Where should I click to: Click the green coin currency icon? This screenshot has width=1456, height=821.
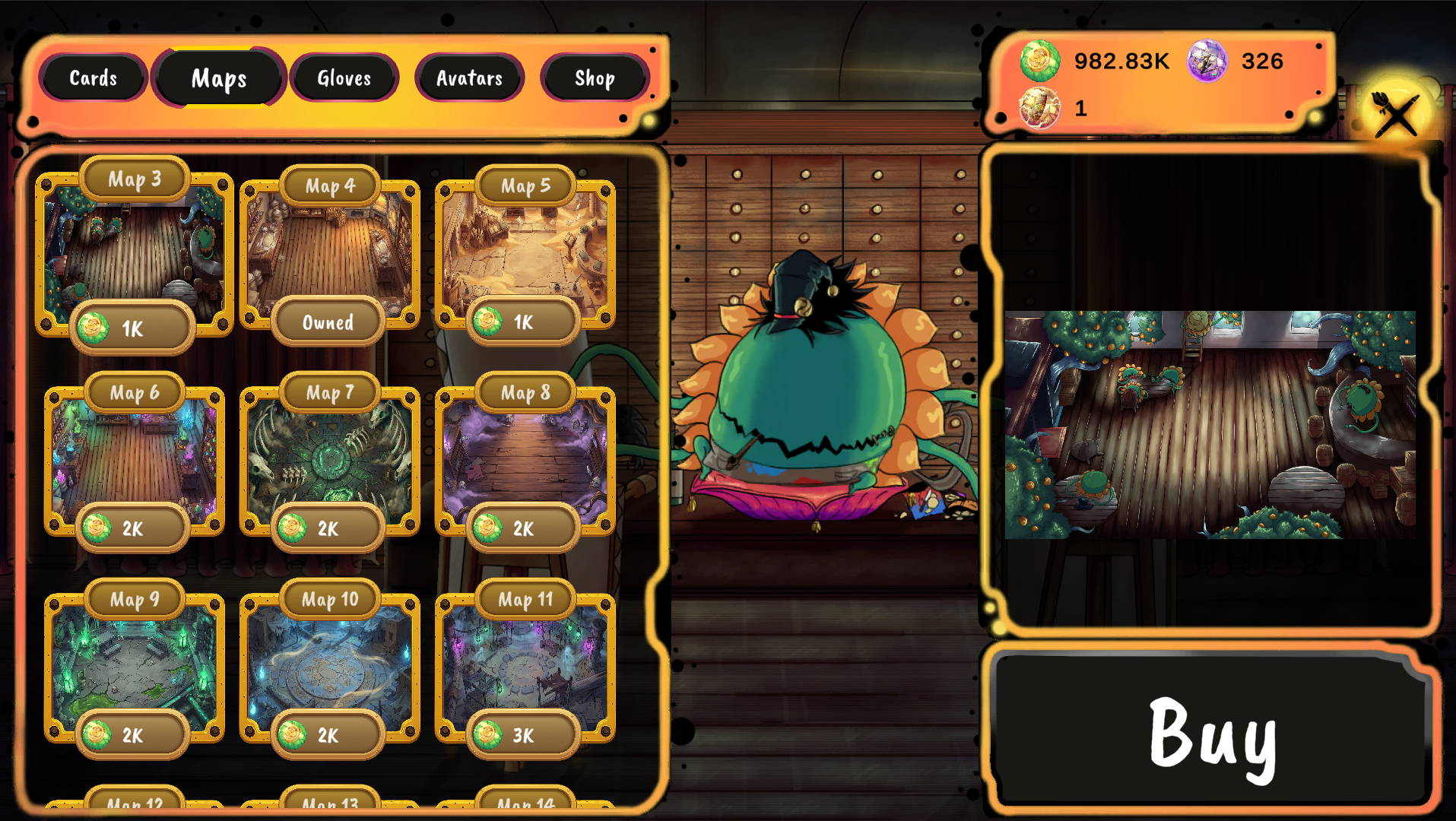[1039, 62]
